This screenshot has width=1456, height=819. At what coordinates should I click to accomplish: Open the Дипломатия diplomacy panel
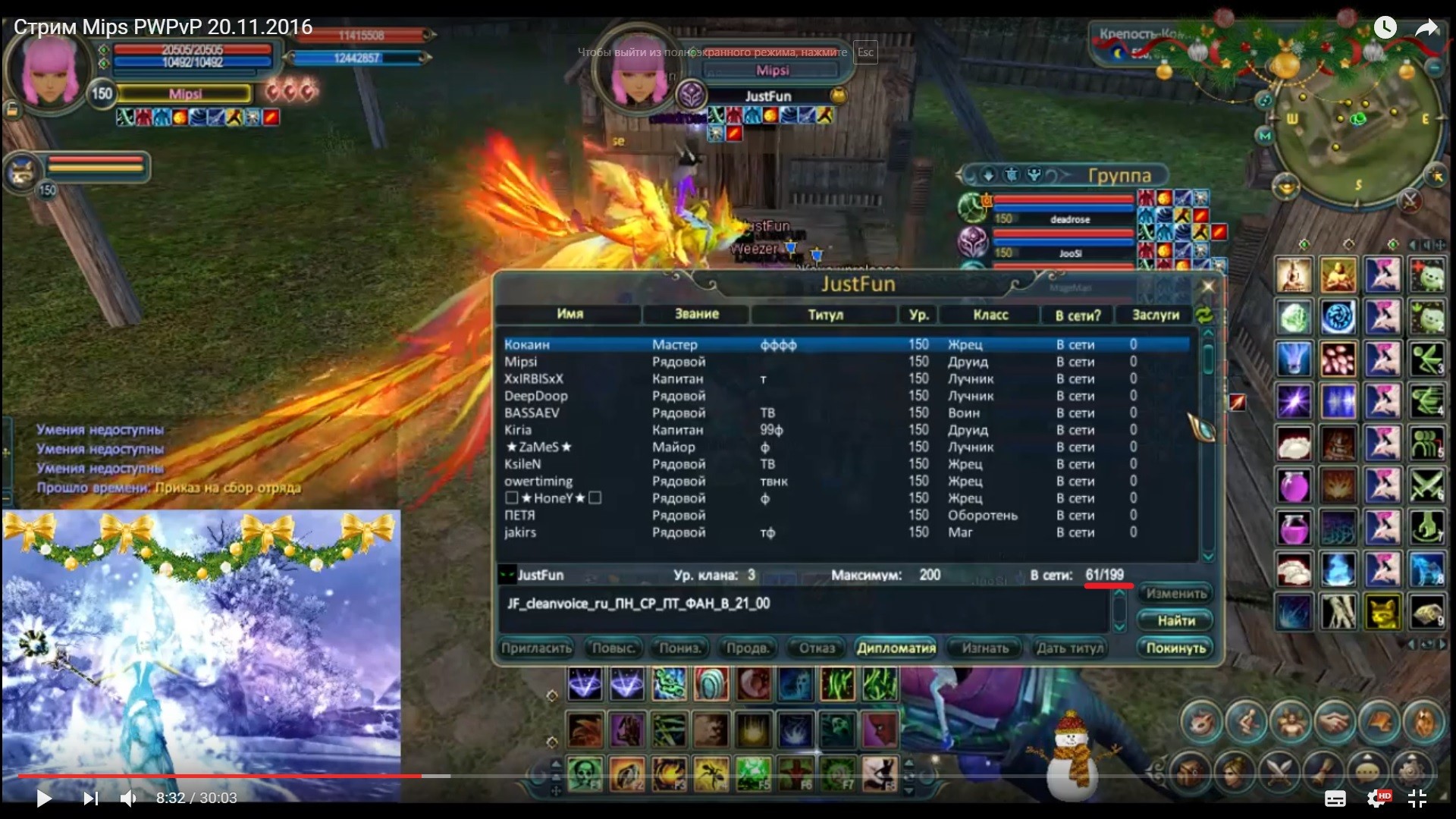coord(896,648)
